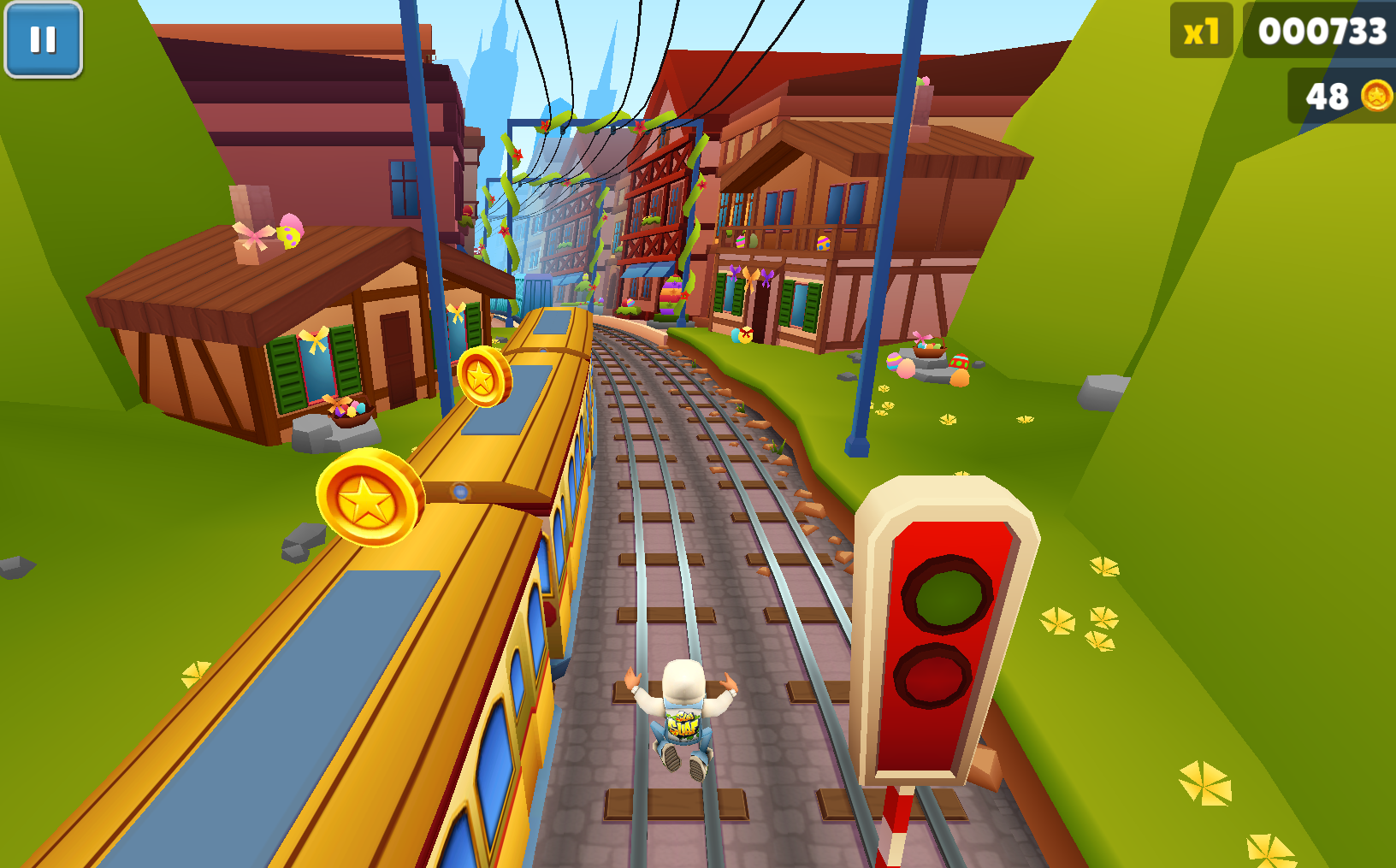Click the pause button

[x=43, y=38]
